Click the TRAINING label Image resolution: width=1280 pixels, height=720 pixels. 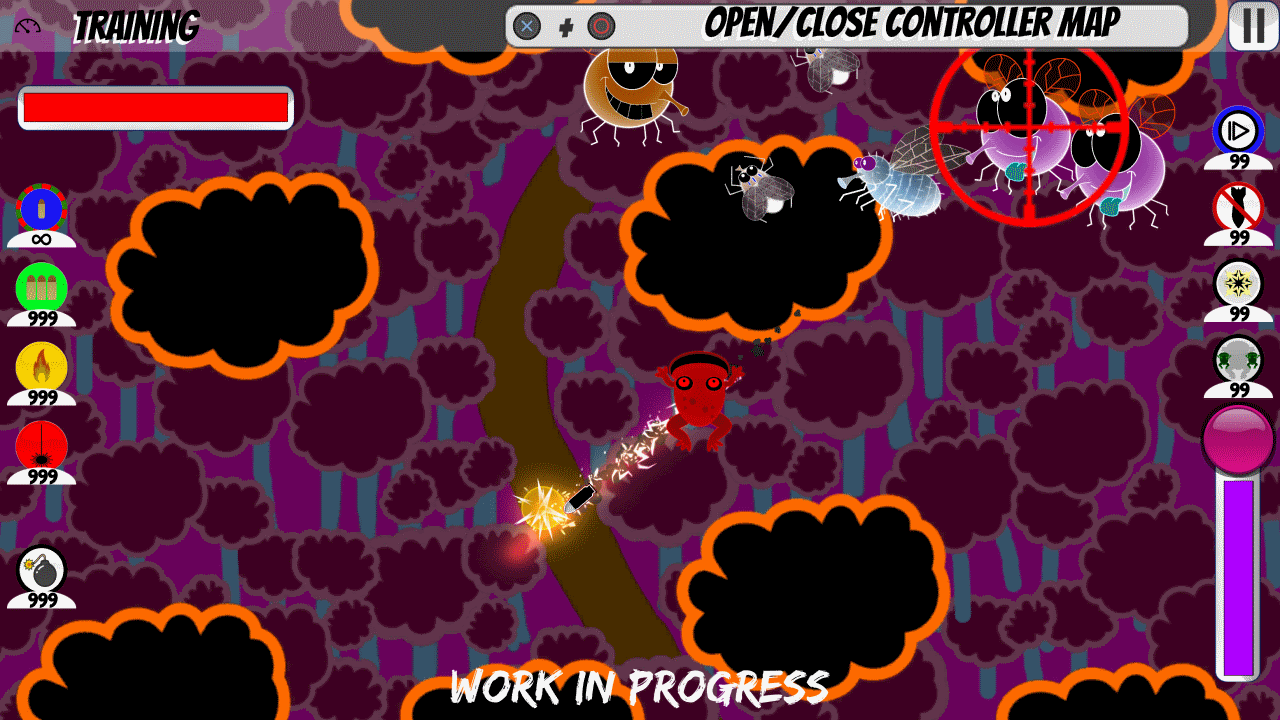[x=137, y=25]
